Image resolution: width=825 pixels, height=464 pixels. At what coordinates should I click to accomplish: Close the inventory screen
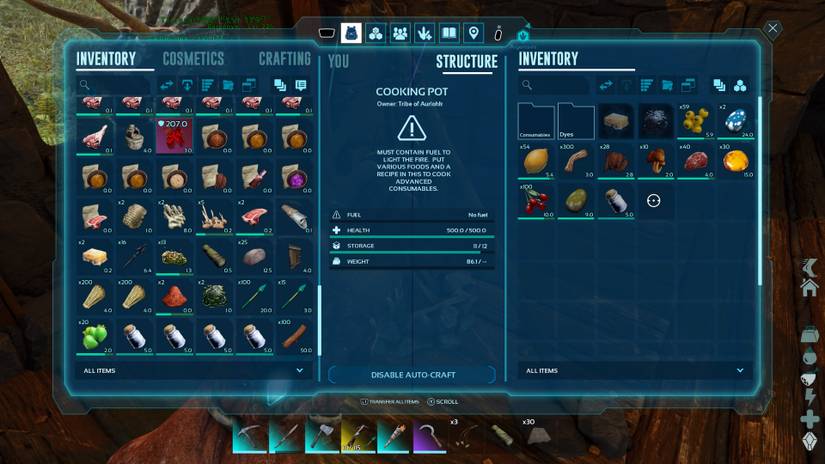[772, 29]
